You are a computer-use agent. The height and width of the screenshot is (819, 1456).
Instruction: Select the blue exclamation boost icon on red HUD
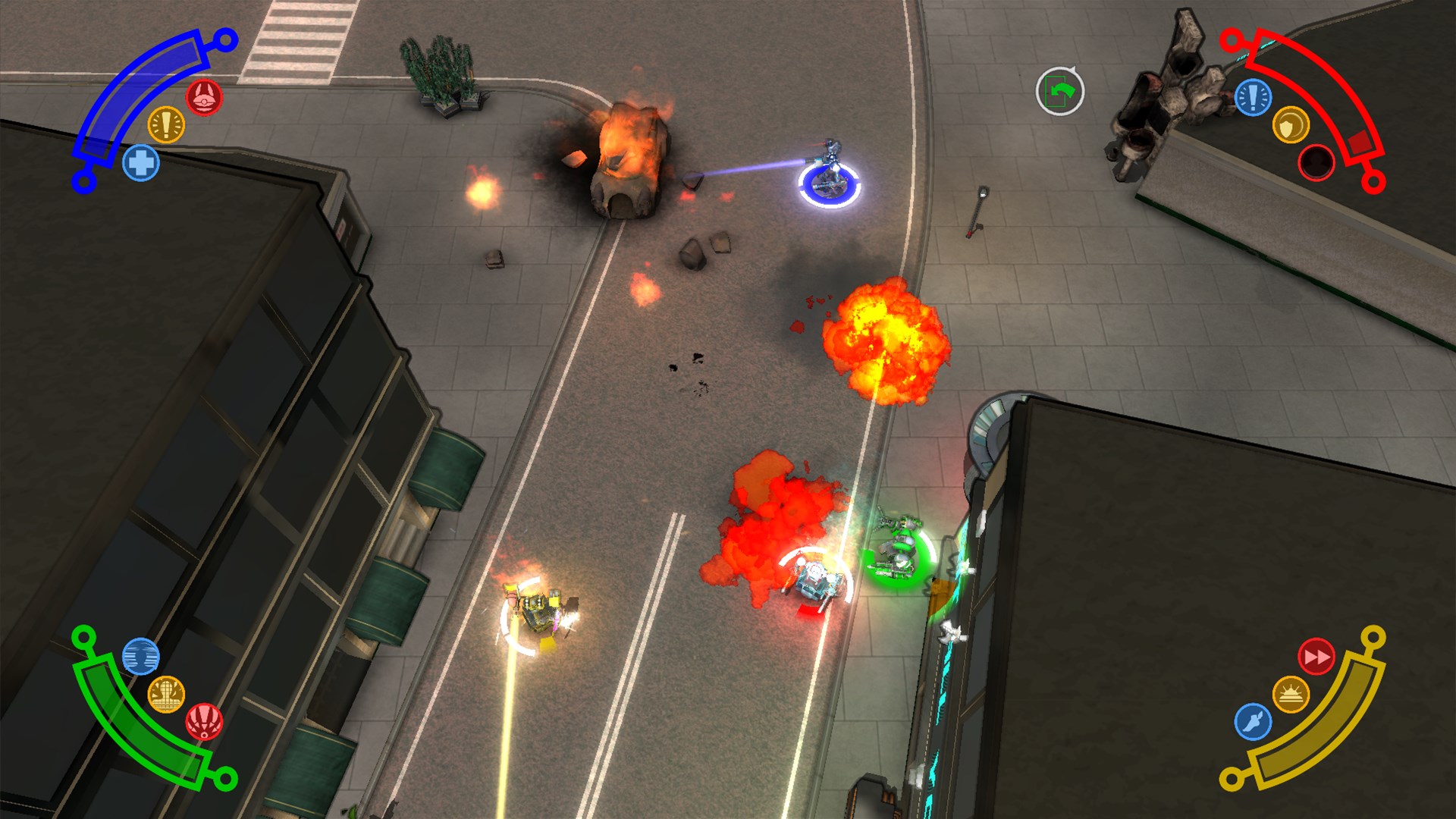click(x=1253, y=97)
